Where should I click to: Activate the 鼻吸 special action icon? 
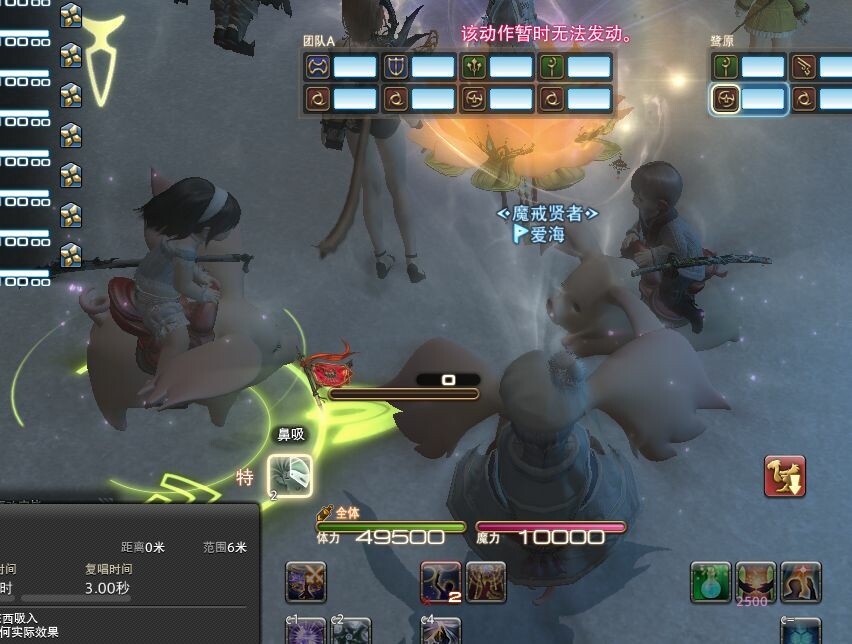coord(290,475)
